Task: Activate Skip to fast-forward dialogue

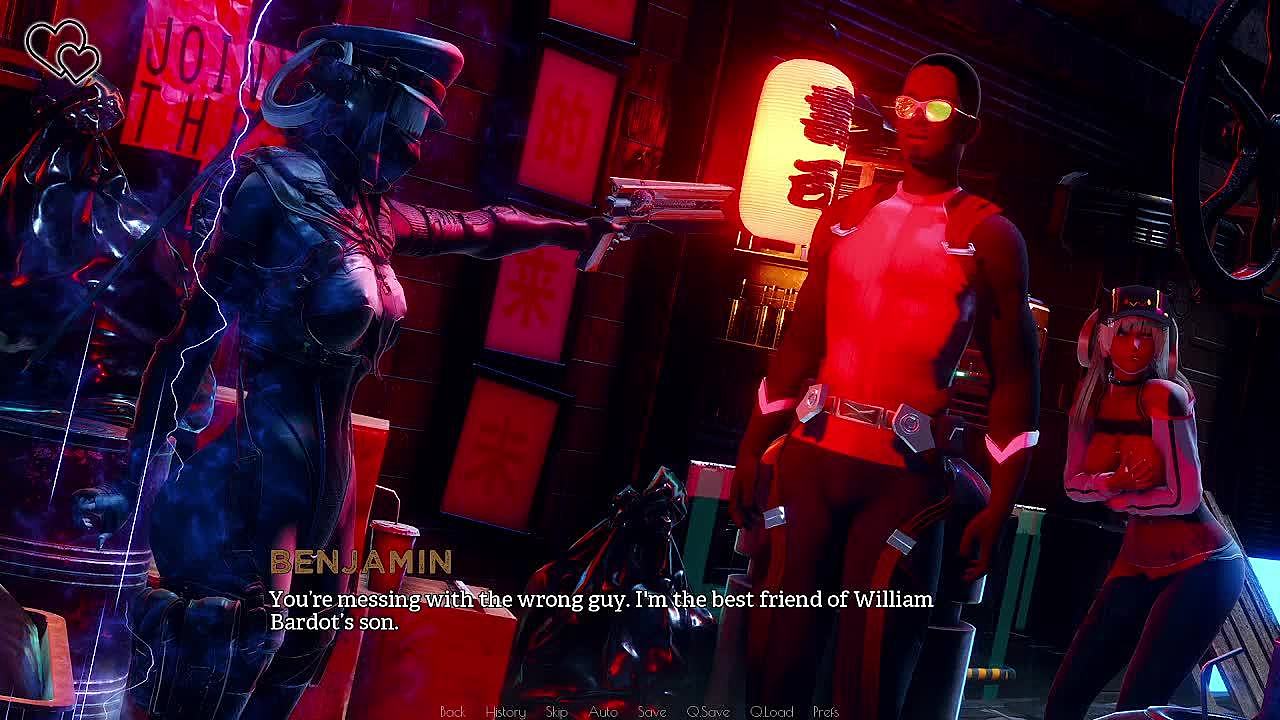Action: click(557, 712)
